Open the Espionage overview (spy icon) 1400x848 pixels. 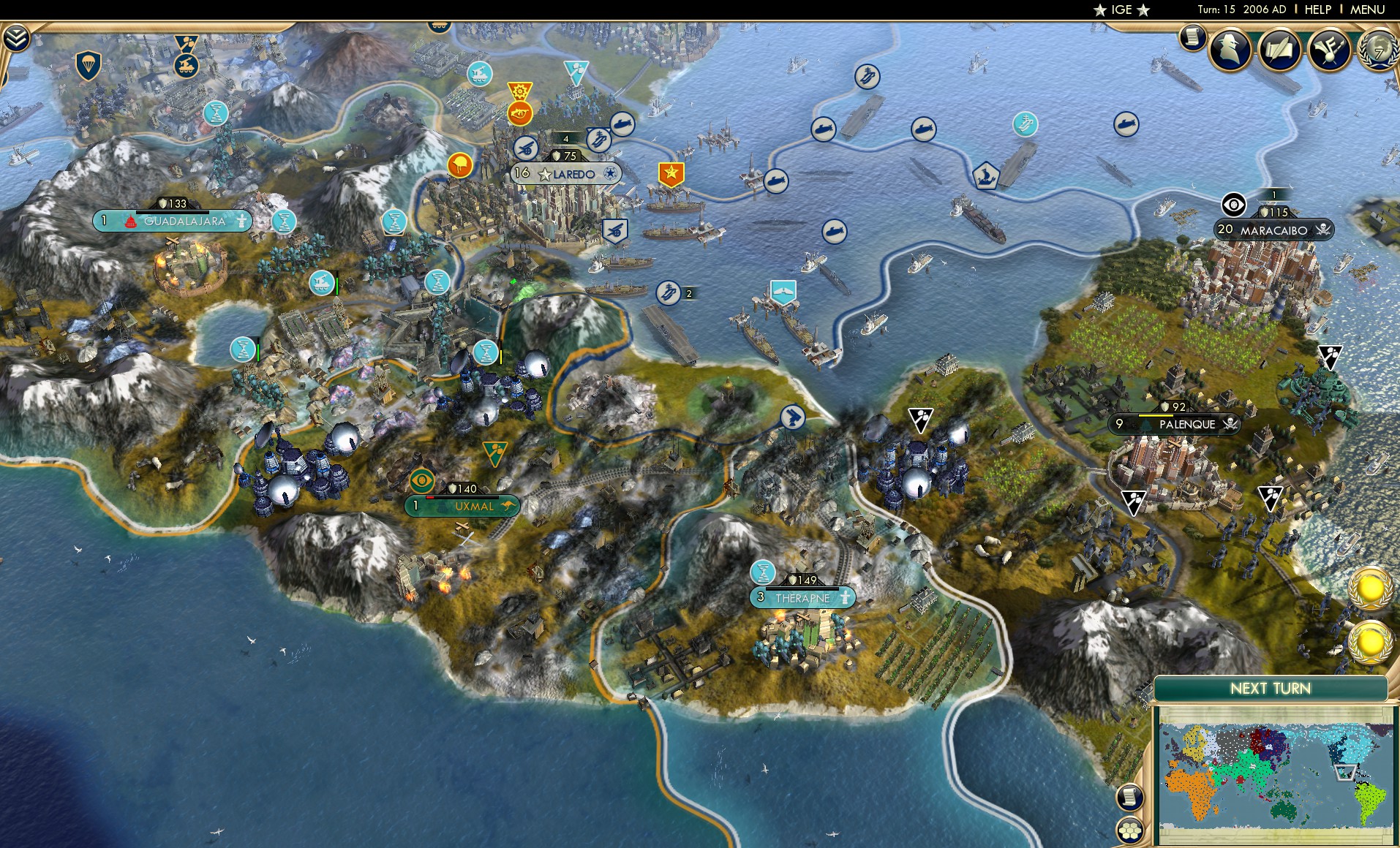(x=1230, y=50)
